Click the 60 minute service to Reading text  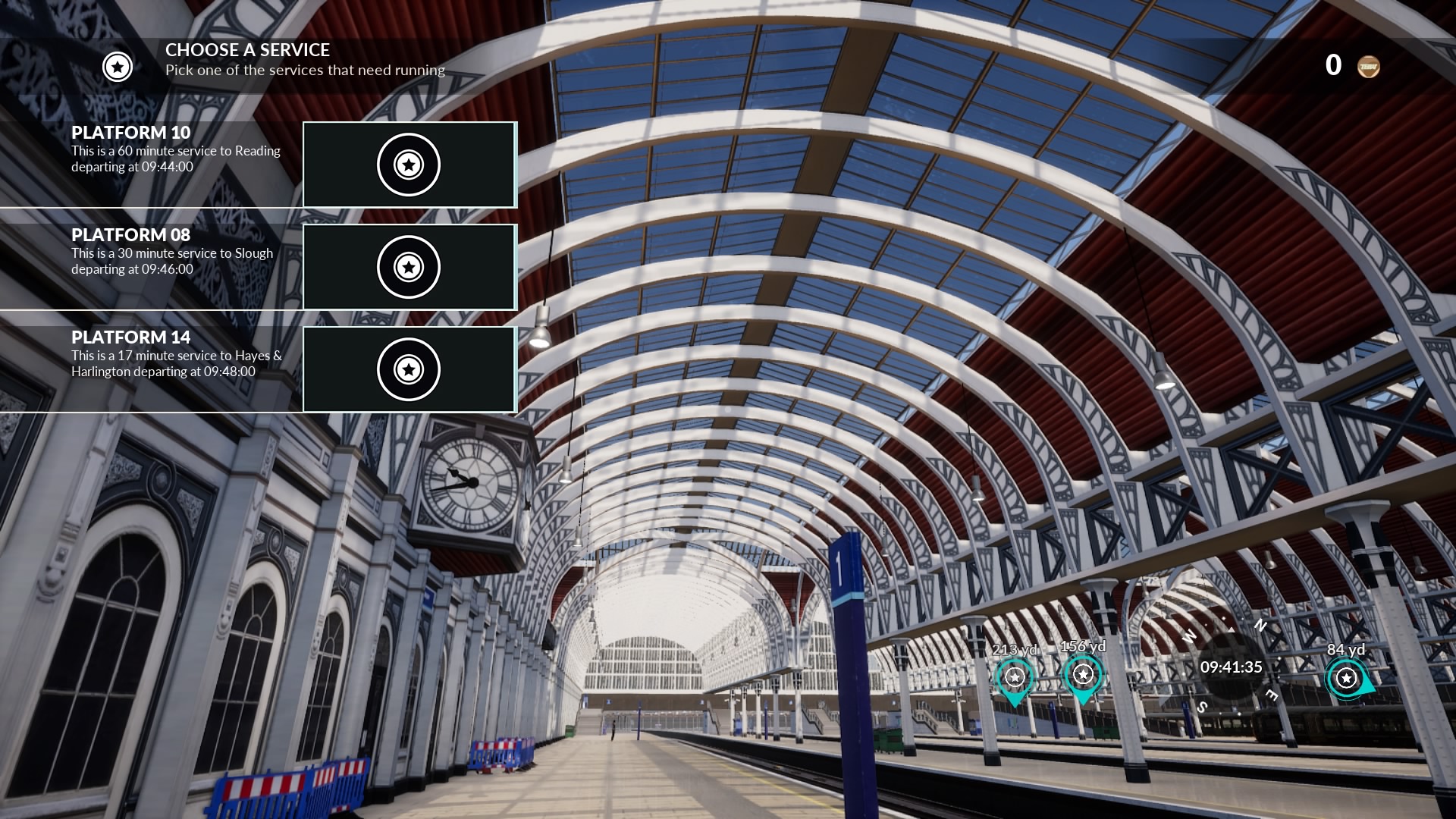point(174,151)
